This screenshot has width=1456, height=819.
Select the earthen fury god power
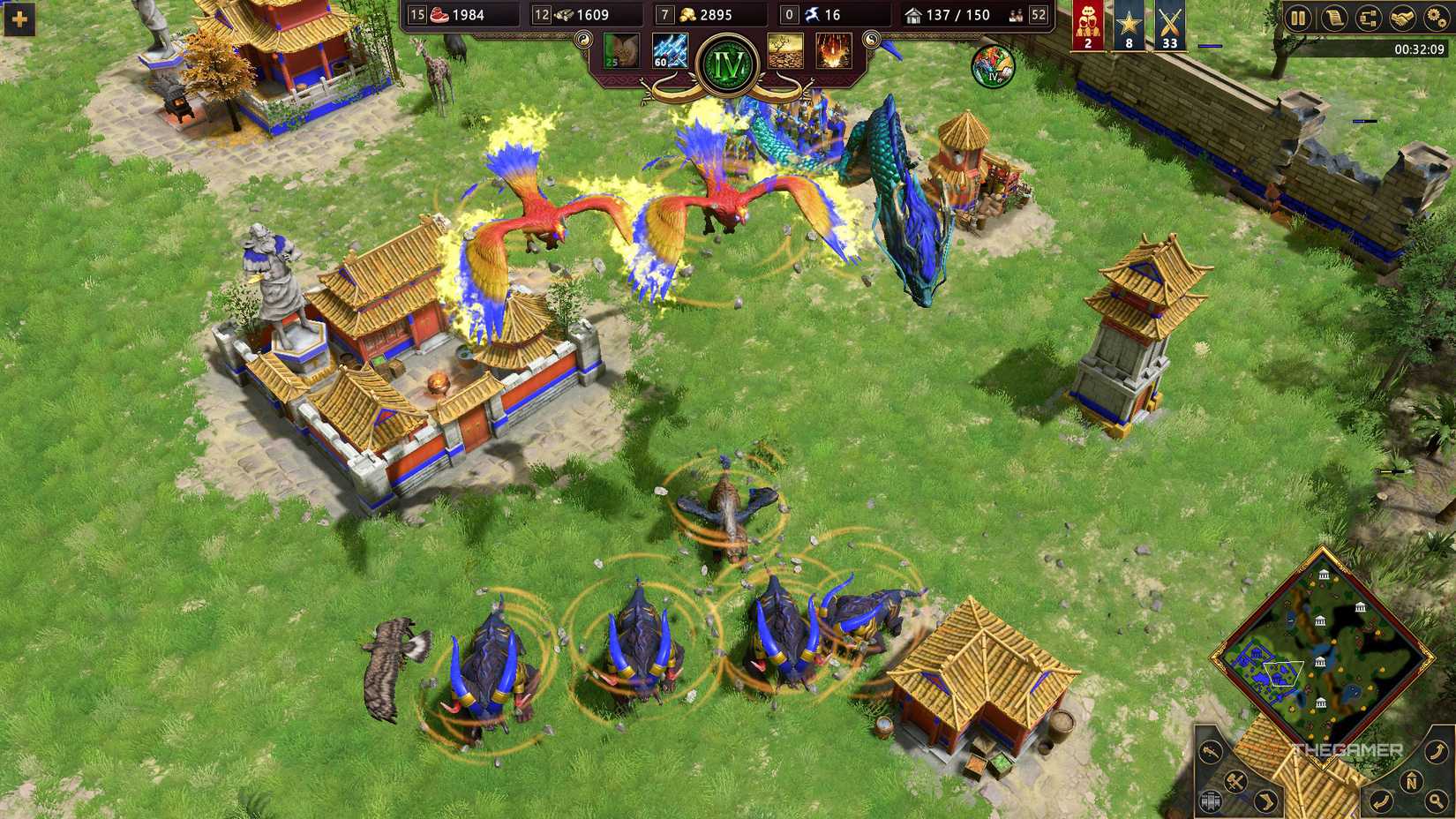(832, 50)
